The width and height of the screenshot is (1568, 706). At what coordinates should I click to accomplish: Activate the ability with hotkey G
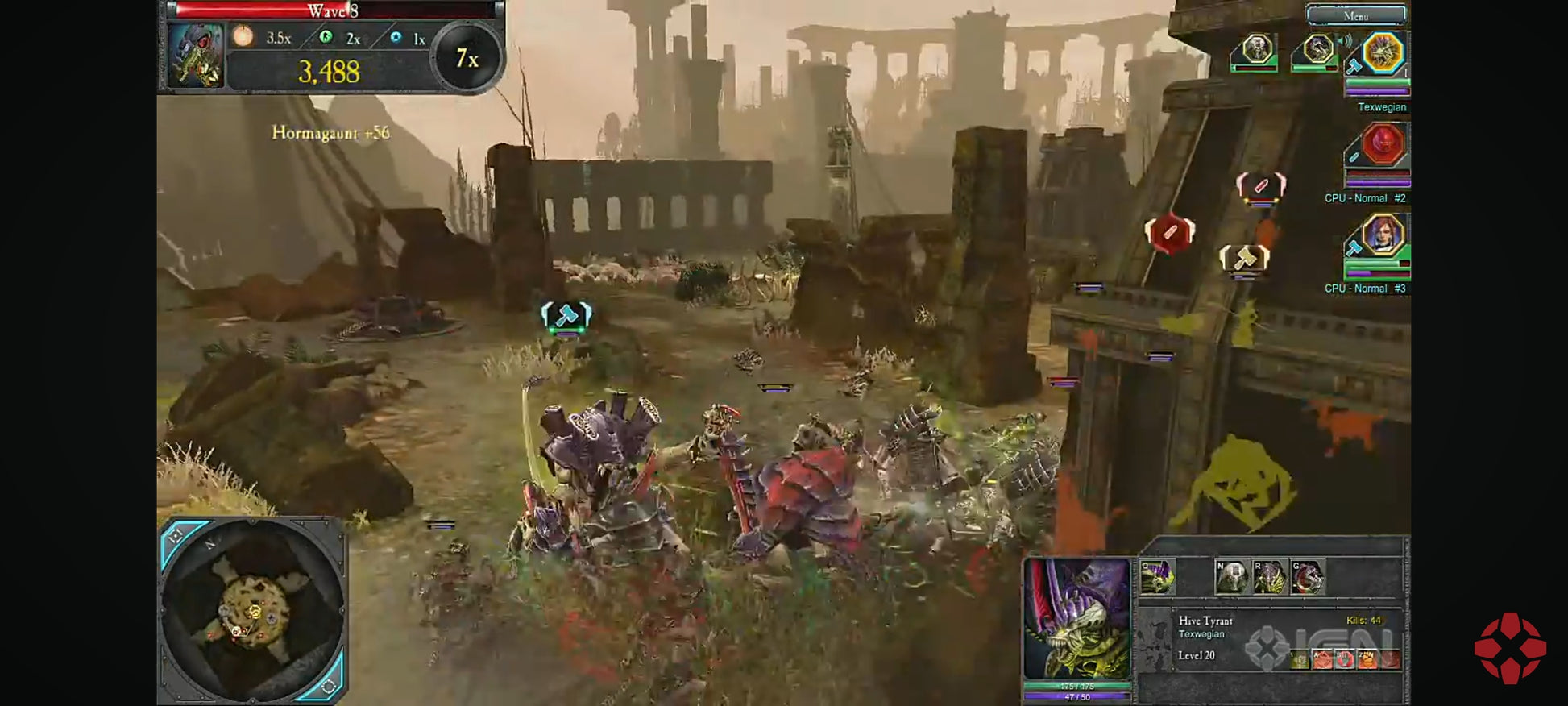pyautogui.click(x=1307, y=577)
